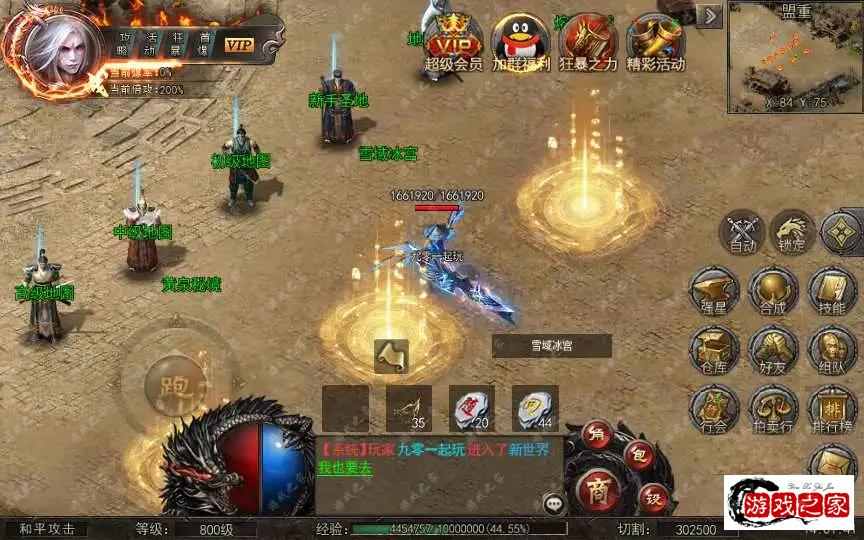The image size is (864, 540).
Task: Open the 拍卖行 auction house
Action: coord(772,408)
